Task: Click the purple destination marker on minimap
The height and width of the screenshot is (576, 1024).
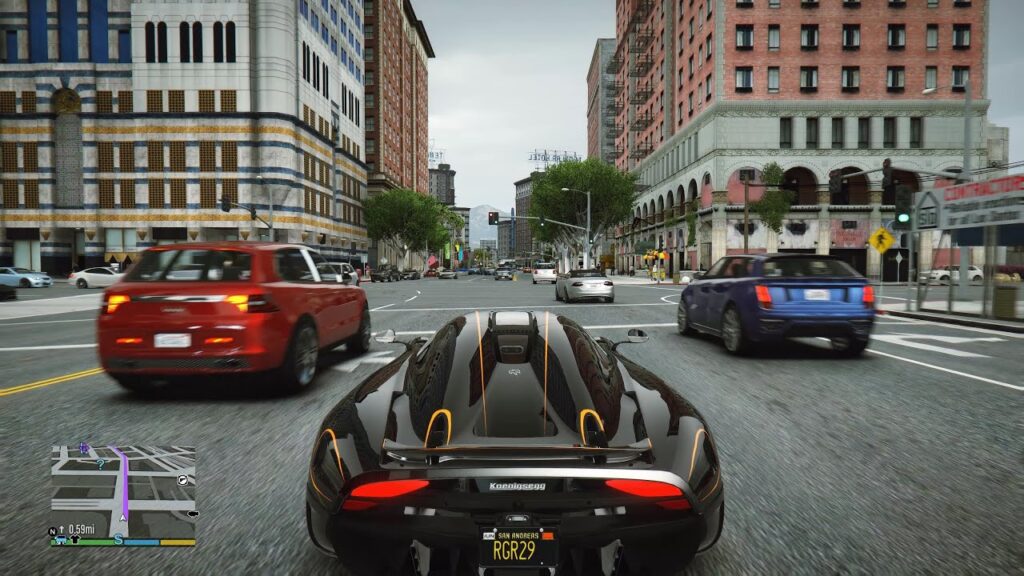Action: (84, 449)
